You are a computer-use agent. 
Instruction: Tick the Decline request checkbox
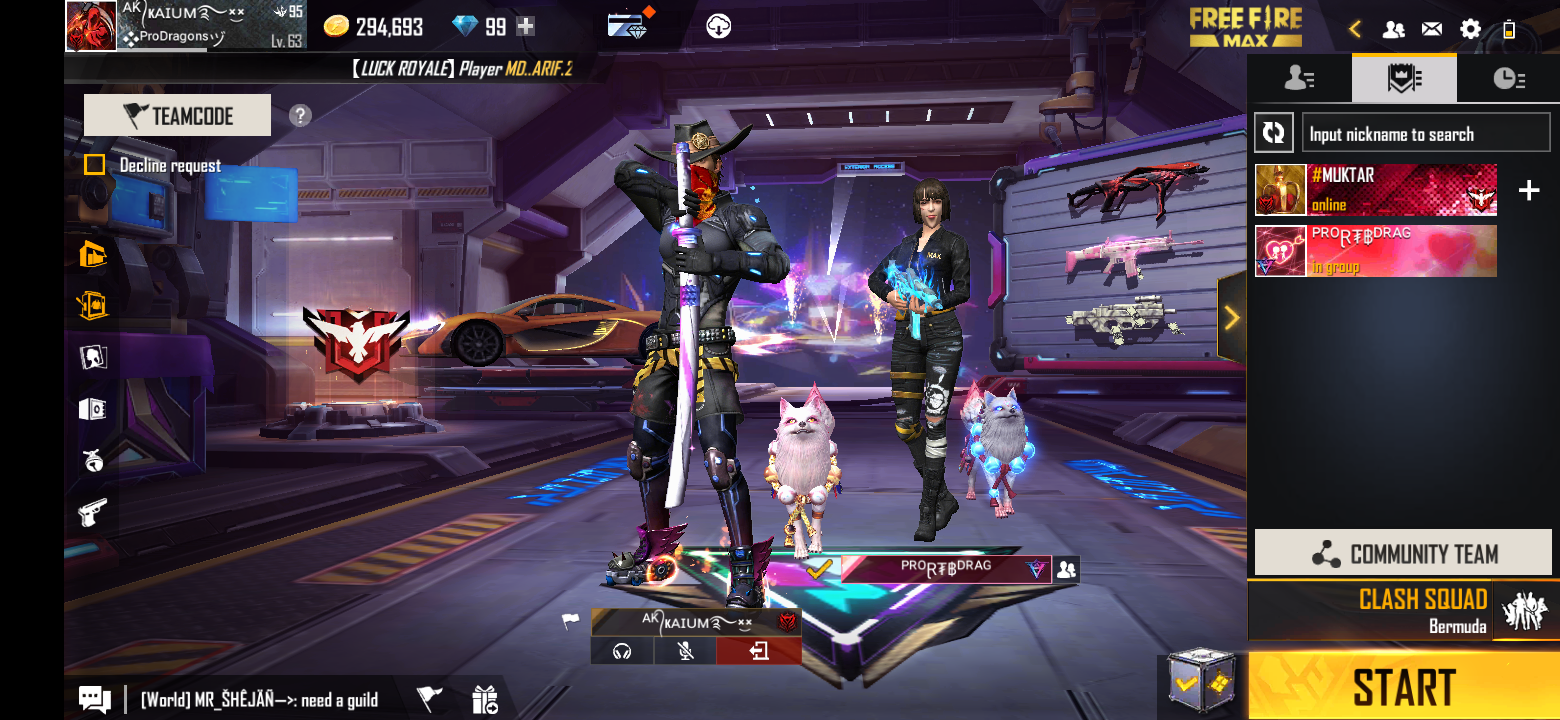pyautogui.click(x=94, y=165)
